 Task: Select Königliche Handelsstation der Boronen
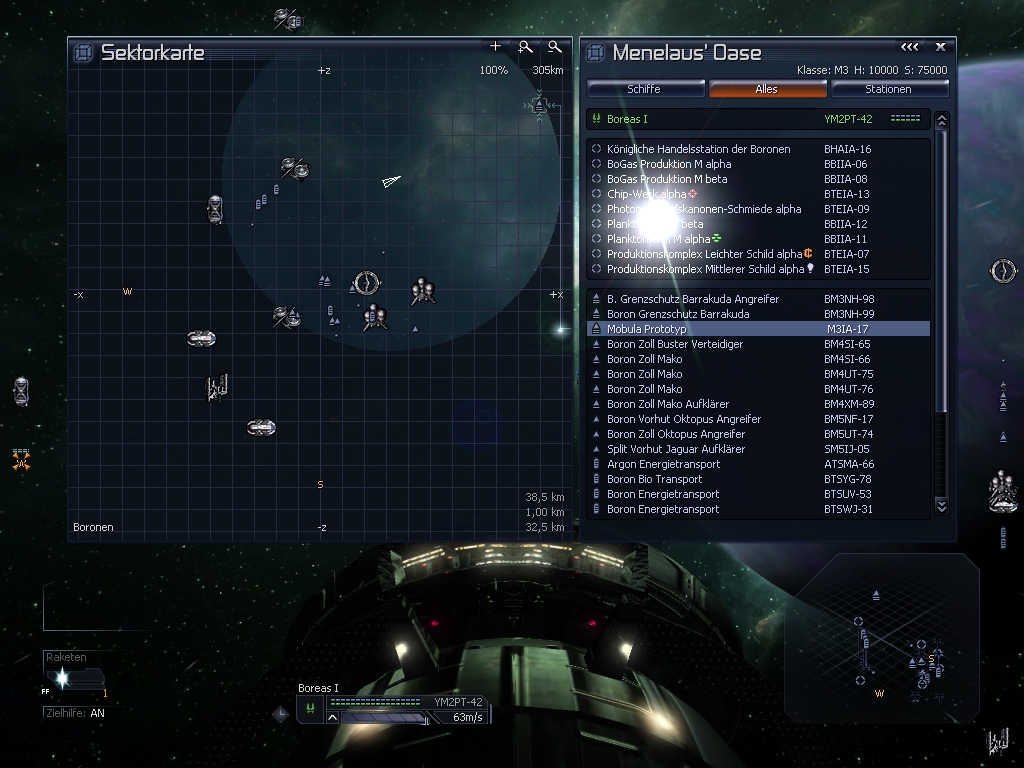tap(698, 149)
